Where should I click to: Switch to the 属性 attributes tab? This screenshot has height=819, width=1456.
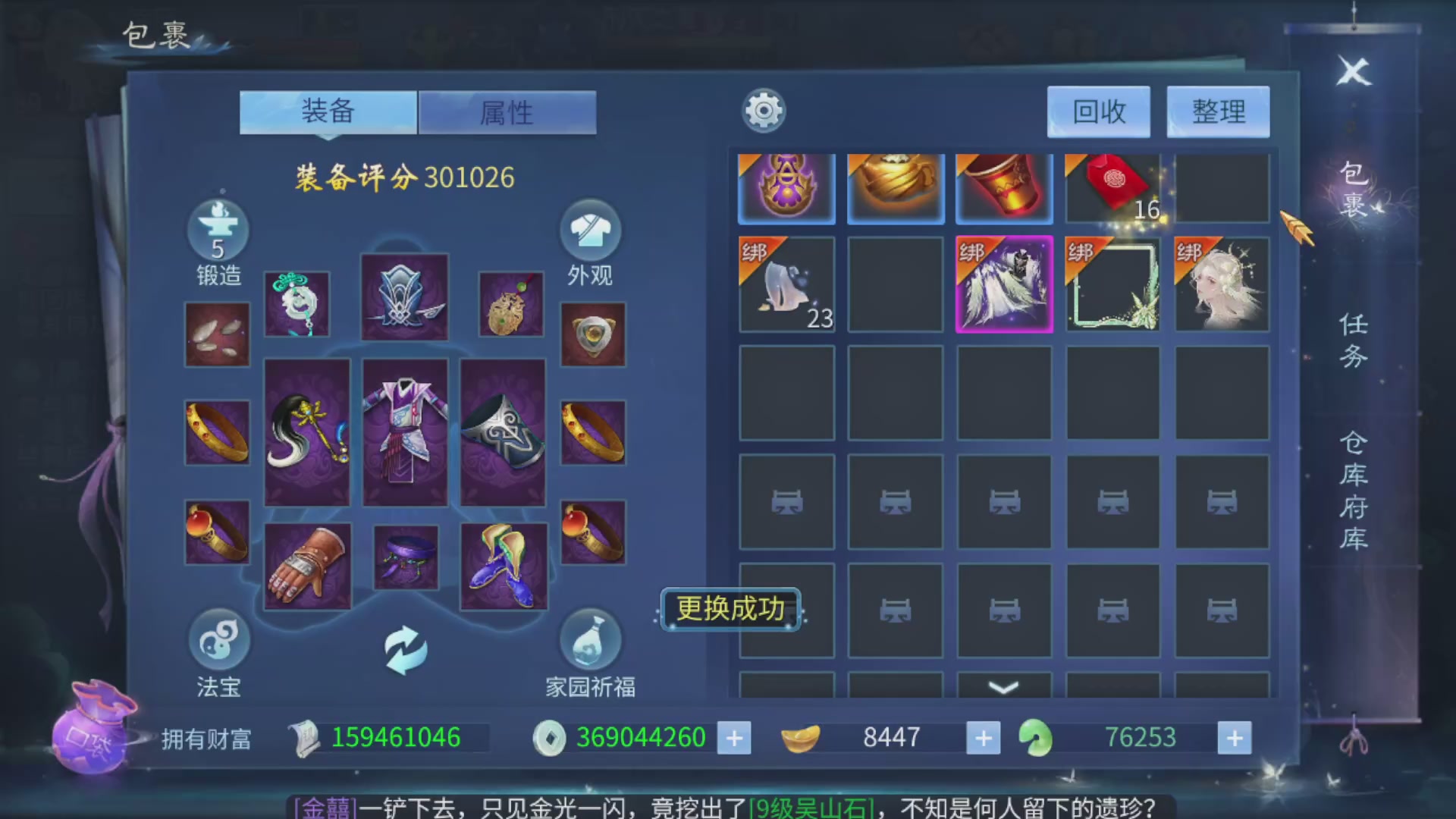[x=507, y=111]
